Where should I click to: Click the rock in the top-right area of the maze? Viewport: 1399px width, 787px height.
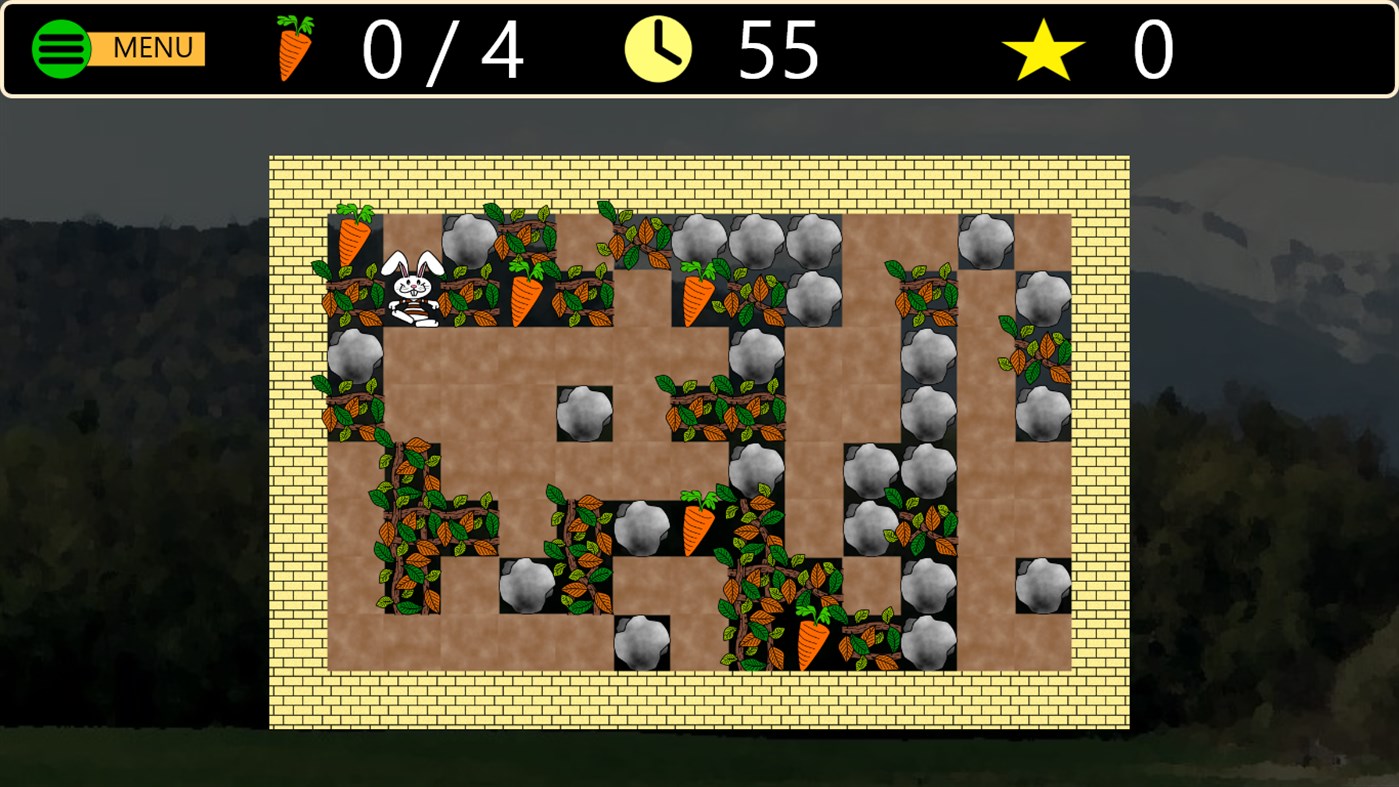(986, 240)
